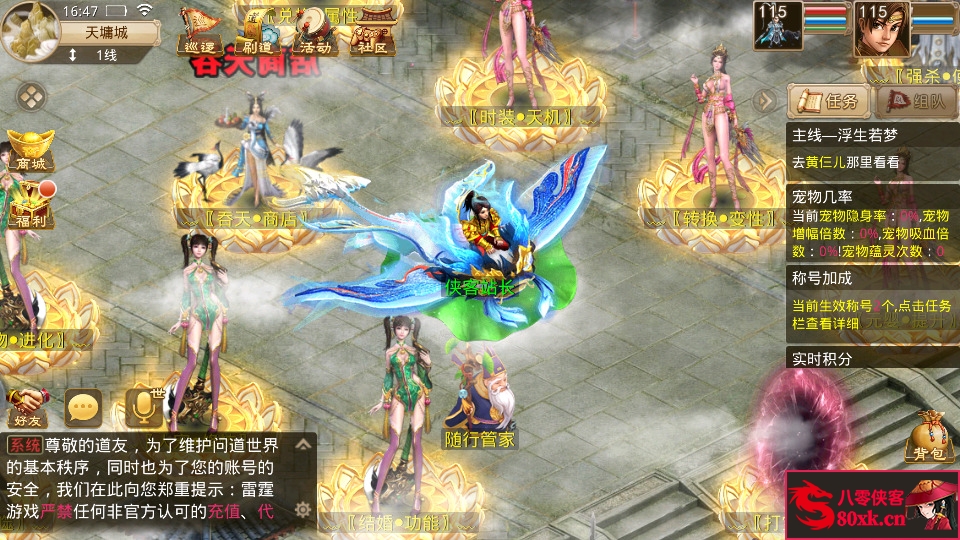Open the 好友 friends handshake icon
This screenshot has width=960, height=540.
[26, 405]
